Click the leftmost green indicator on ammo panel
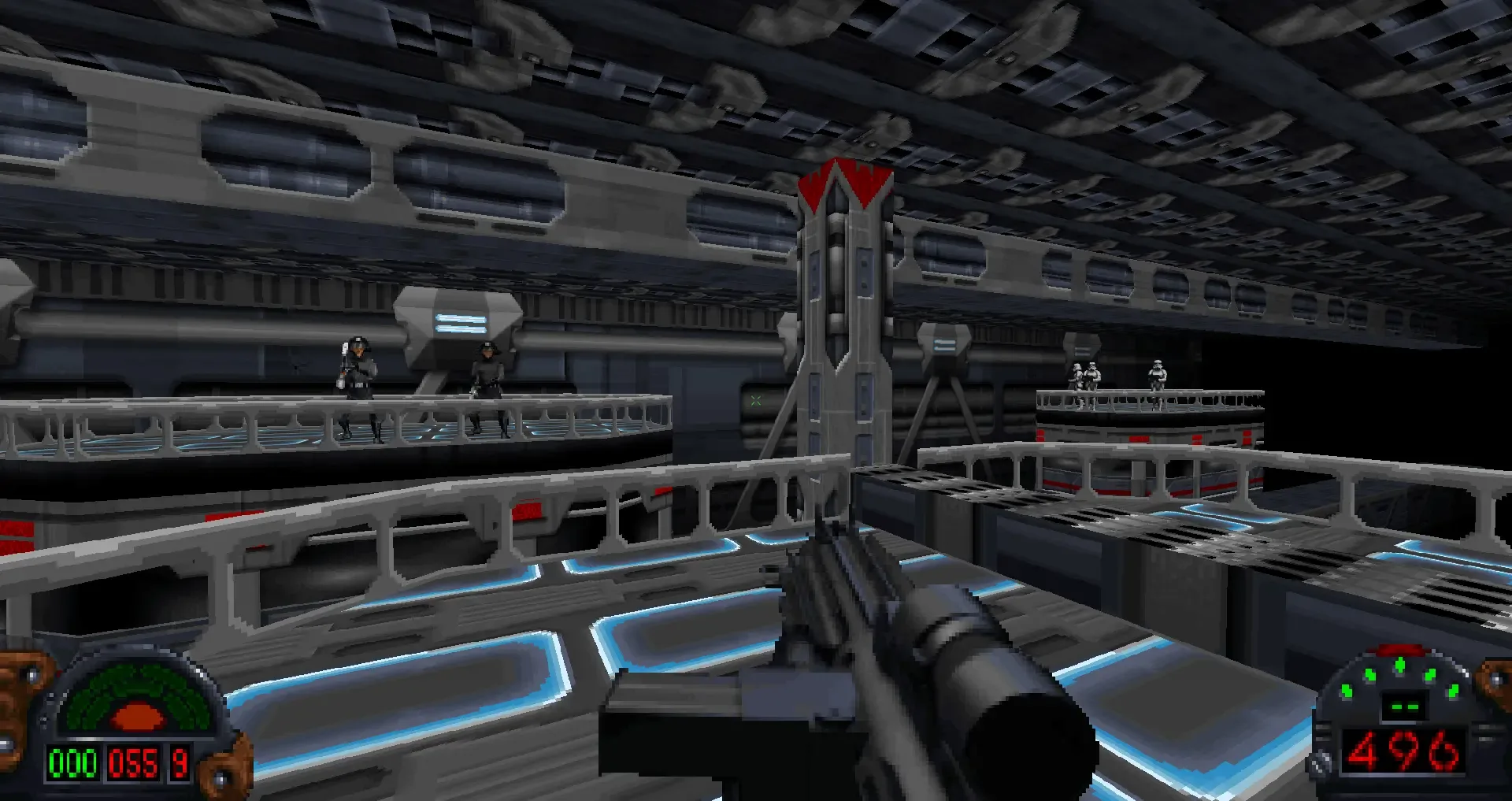Viewport: 1512px width, 801px height. coord(1347,691)
